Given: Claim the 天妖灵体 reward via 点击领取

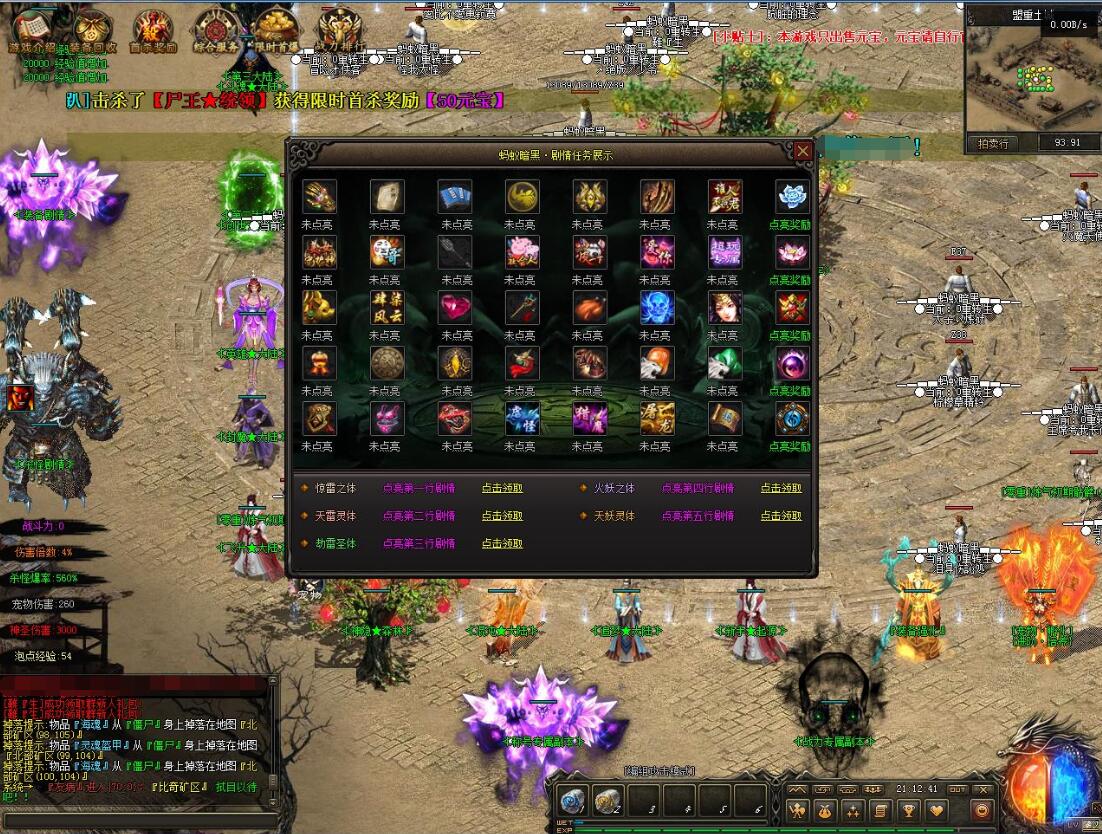Looking at the screenshot, I should pyautogui.click(x=781, y=516).
